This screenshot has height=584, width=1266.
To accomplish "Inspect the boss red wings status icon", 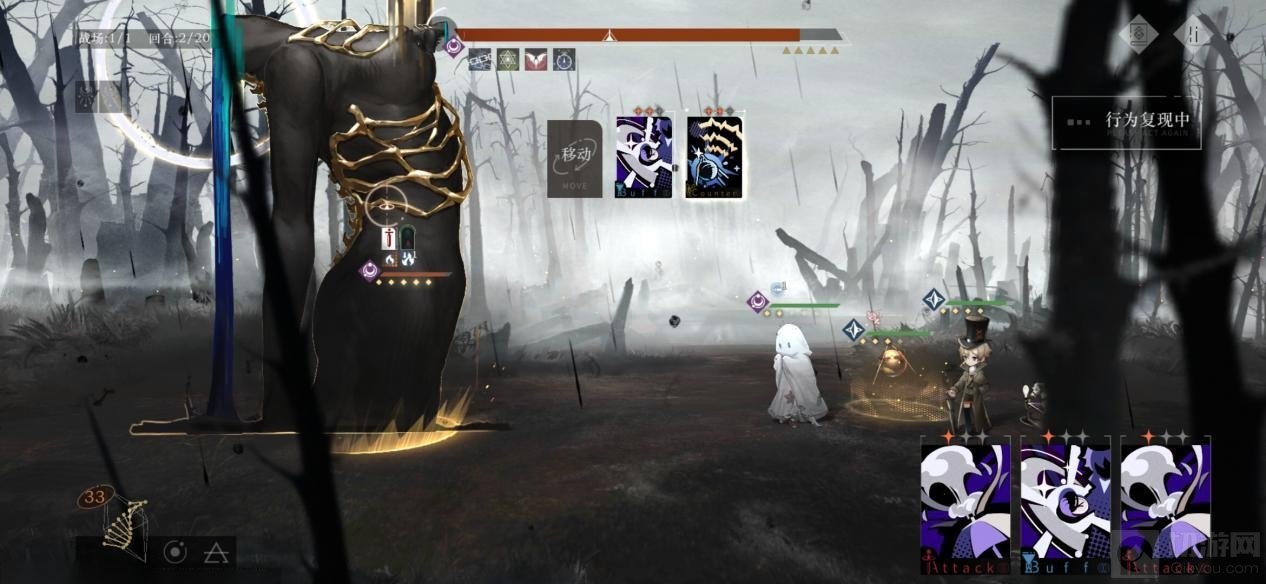I will tap(536, 60).
